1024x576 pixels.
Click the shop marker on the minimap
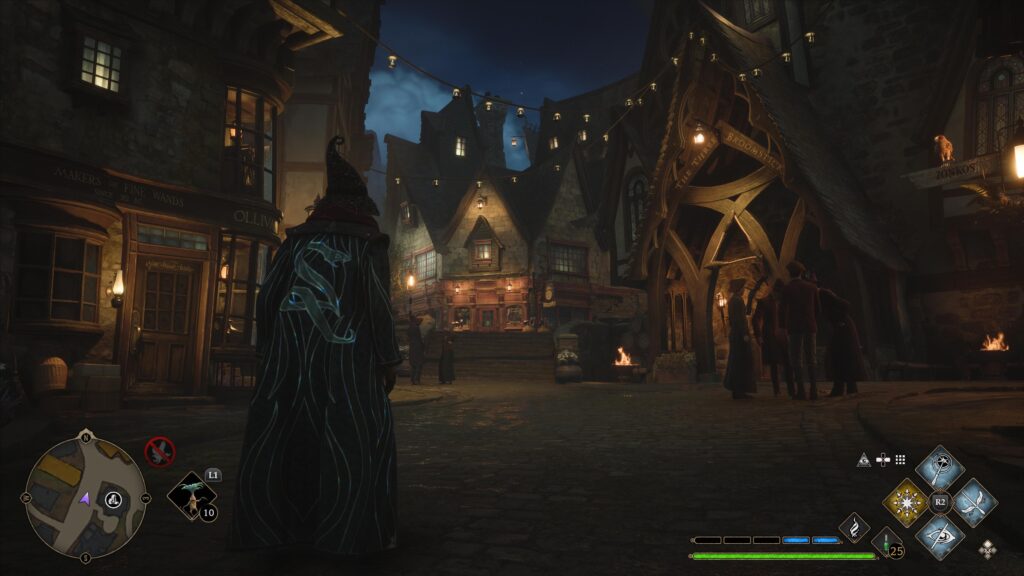pyautogui.click(x=113, y=499)
